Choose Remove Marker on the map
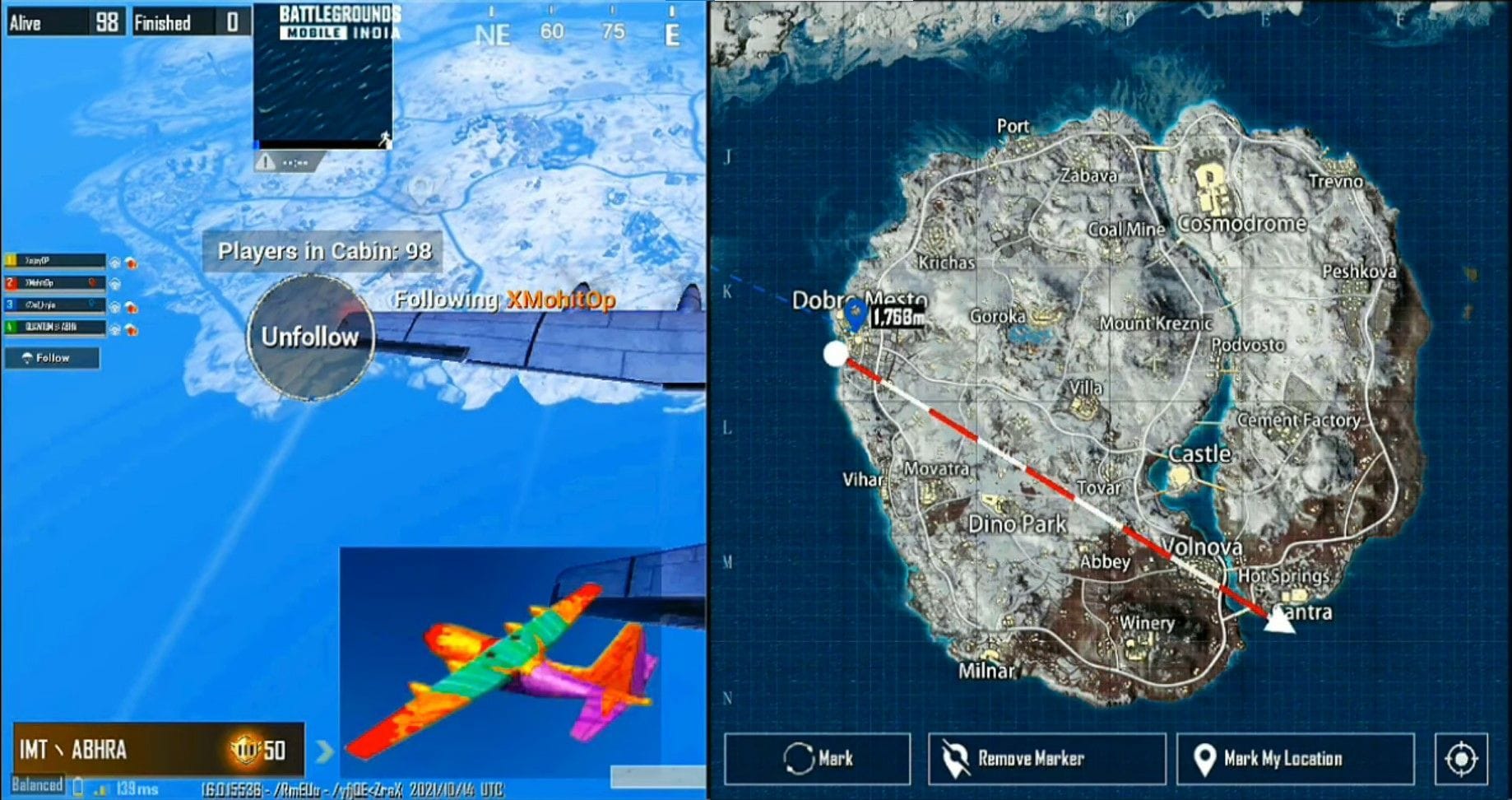 [x=1046, y=758]
